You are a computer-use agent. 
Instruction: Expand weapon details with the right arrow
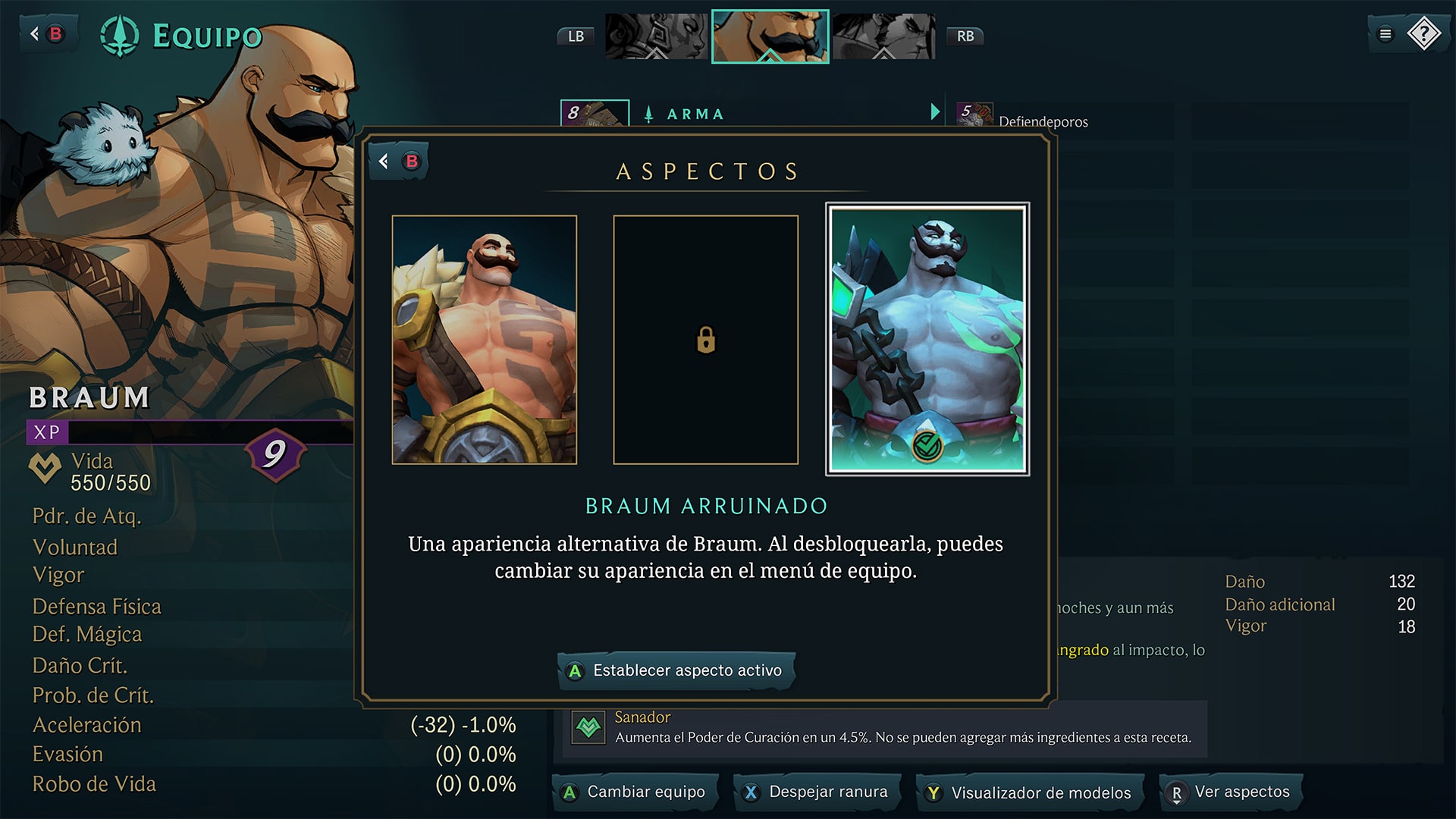click(934, 111)
